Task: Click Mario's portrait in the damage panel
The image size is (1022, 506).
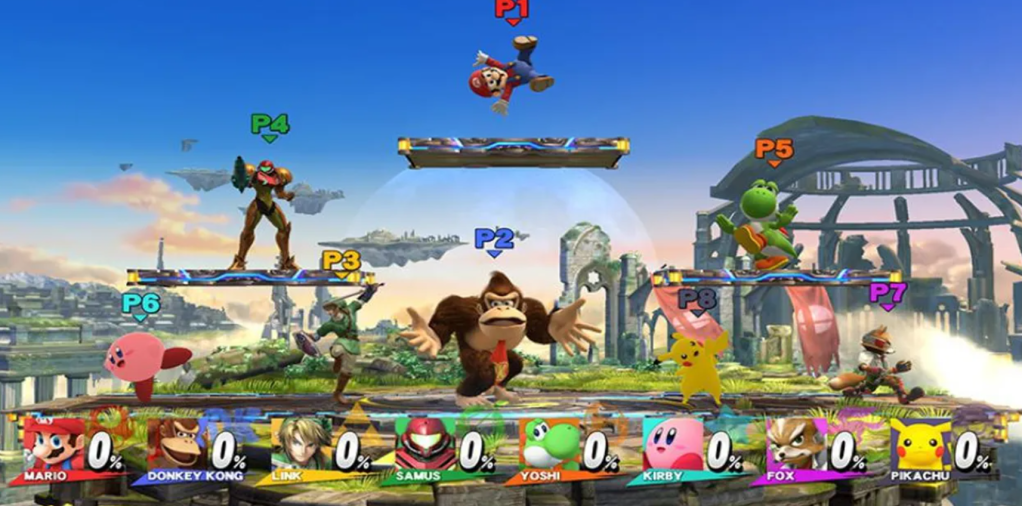Action: click(52, 444)
